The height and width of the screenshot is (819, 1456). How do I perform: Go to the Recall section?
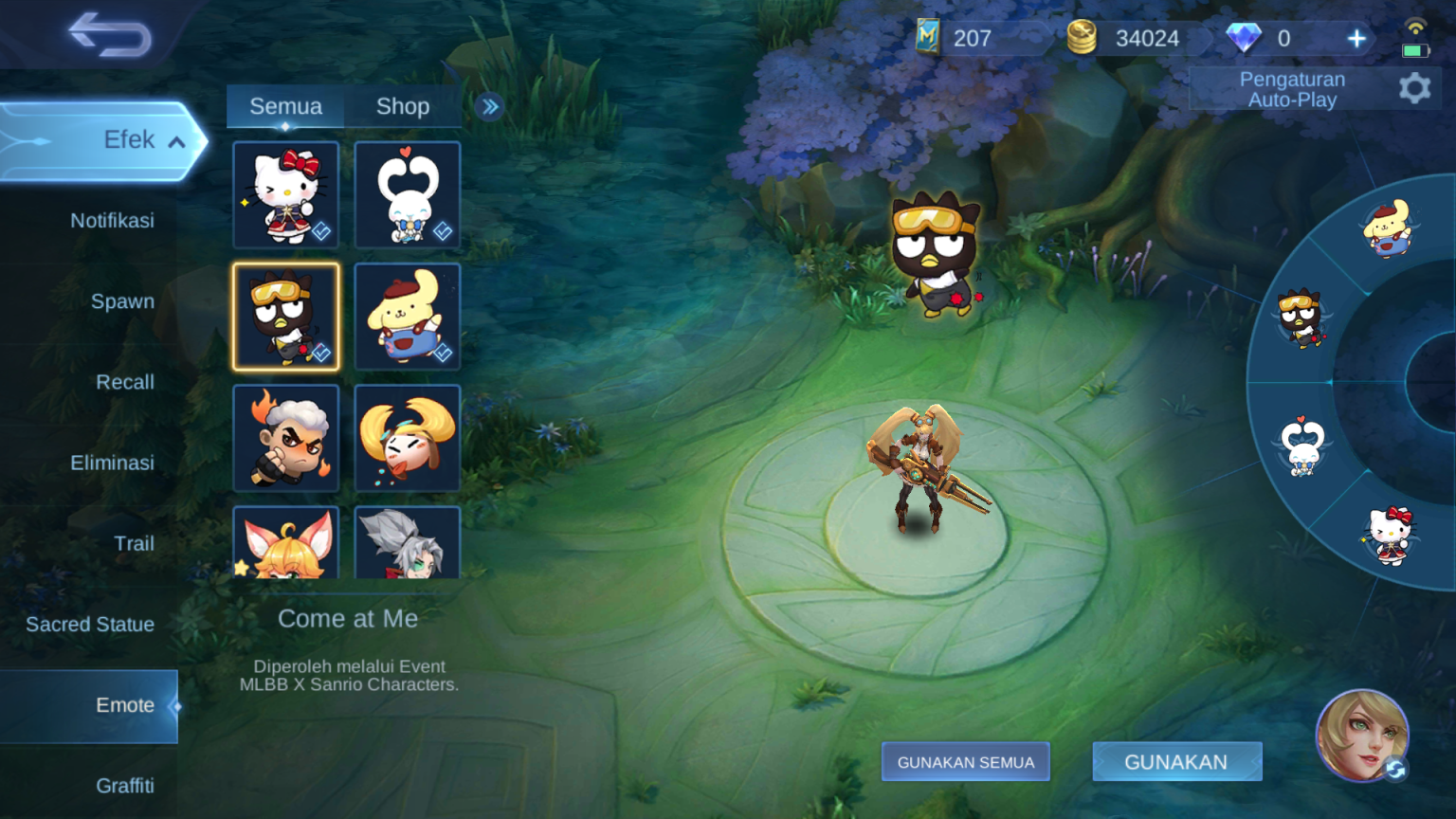125,382
